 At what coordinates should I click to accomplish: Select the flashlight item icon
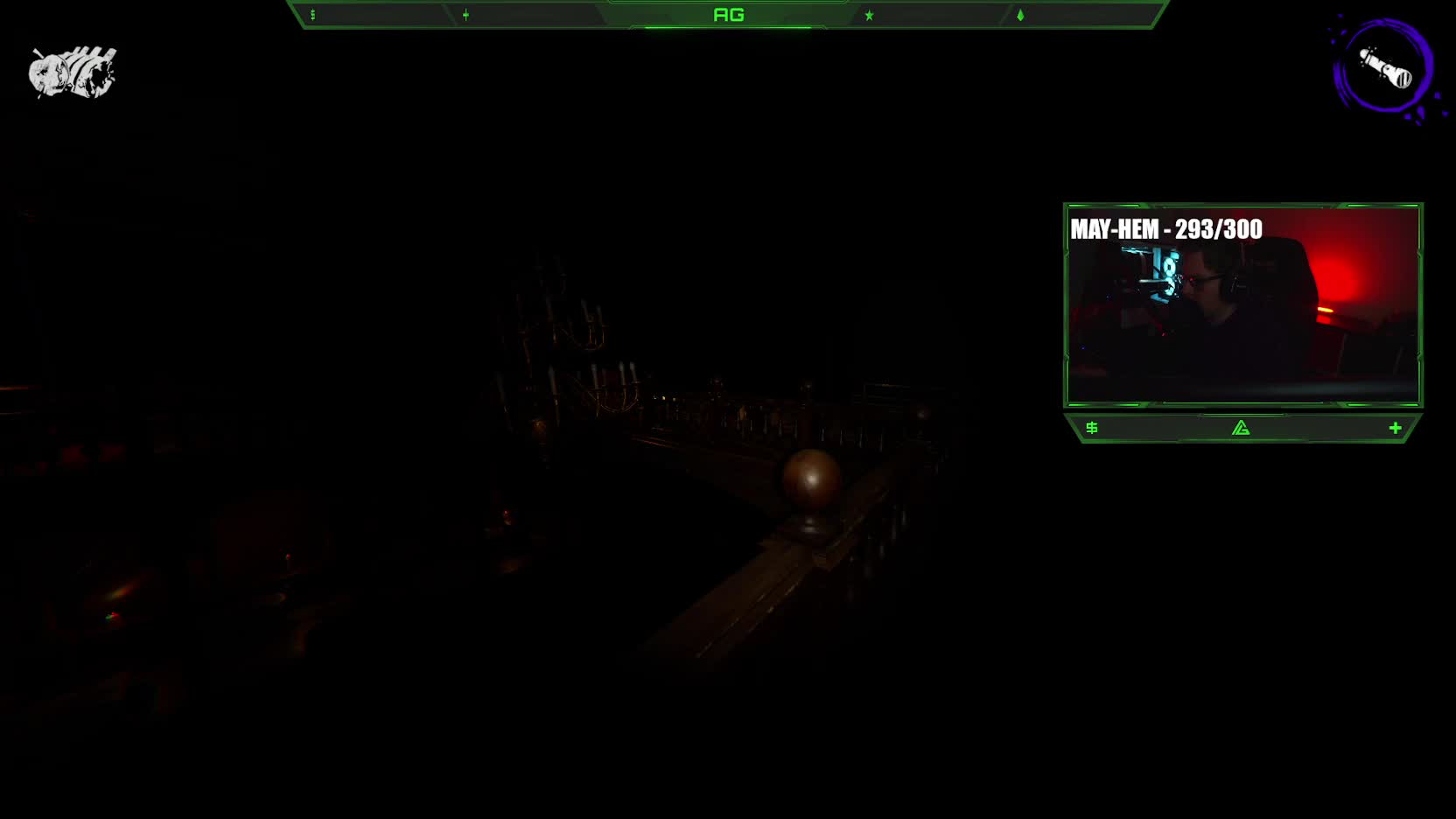coord(1384,68)
